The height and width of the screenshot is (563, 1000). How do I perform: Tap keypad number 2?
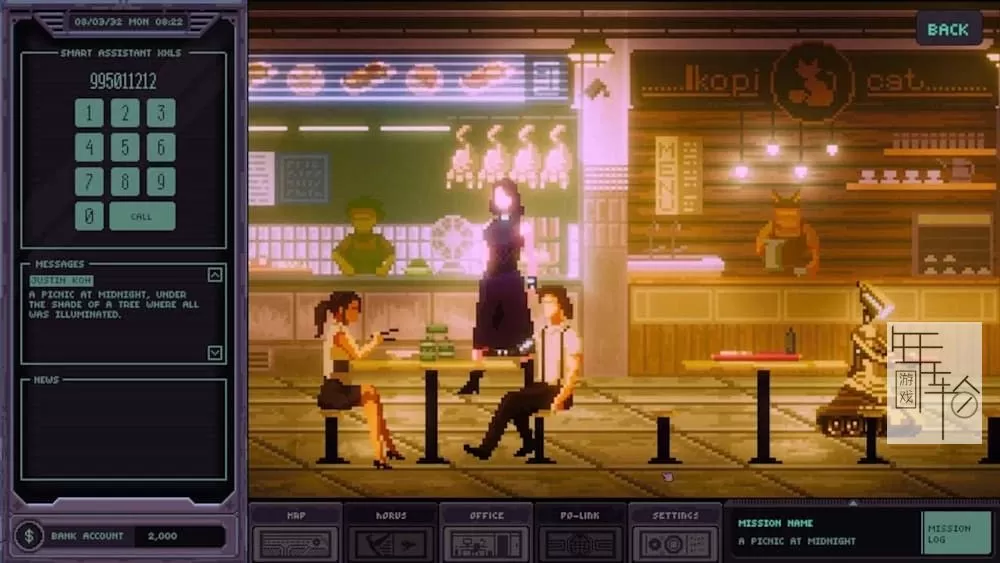[125, 113]
